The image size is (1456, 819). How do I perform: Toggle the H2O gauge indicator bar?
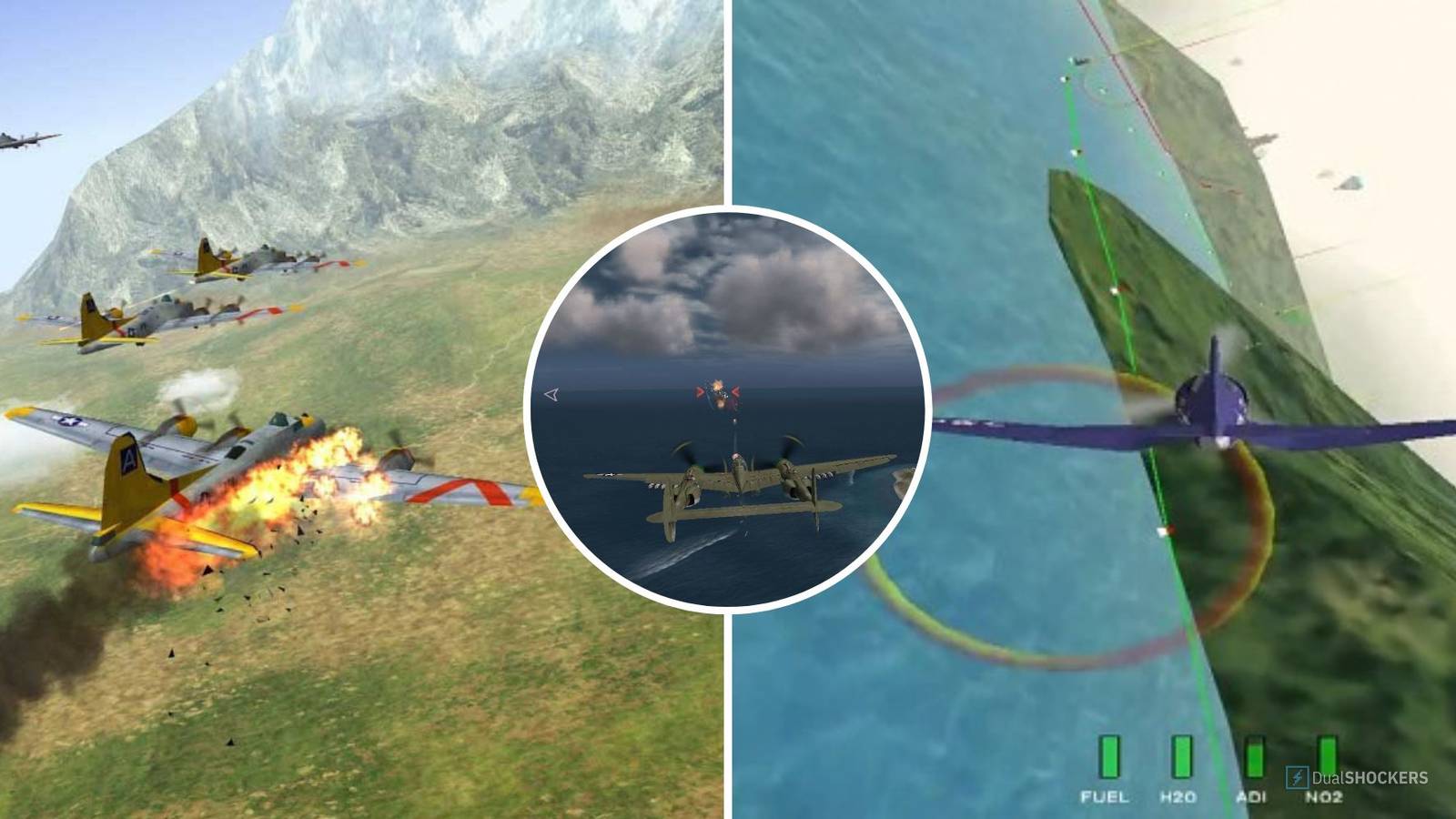[1182, 756]
